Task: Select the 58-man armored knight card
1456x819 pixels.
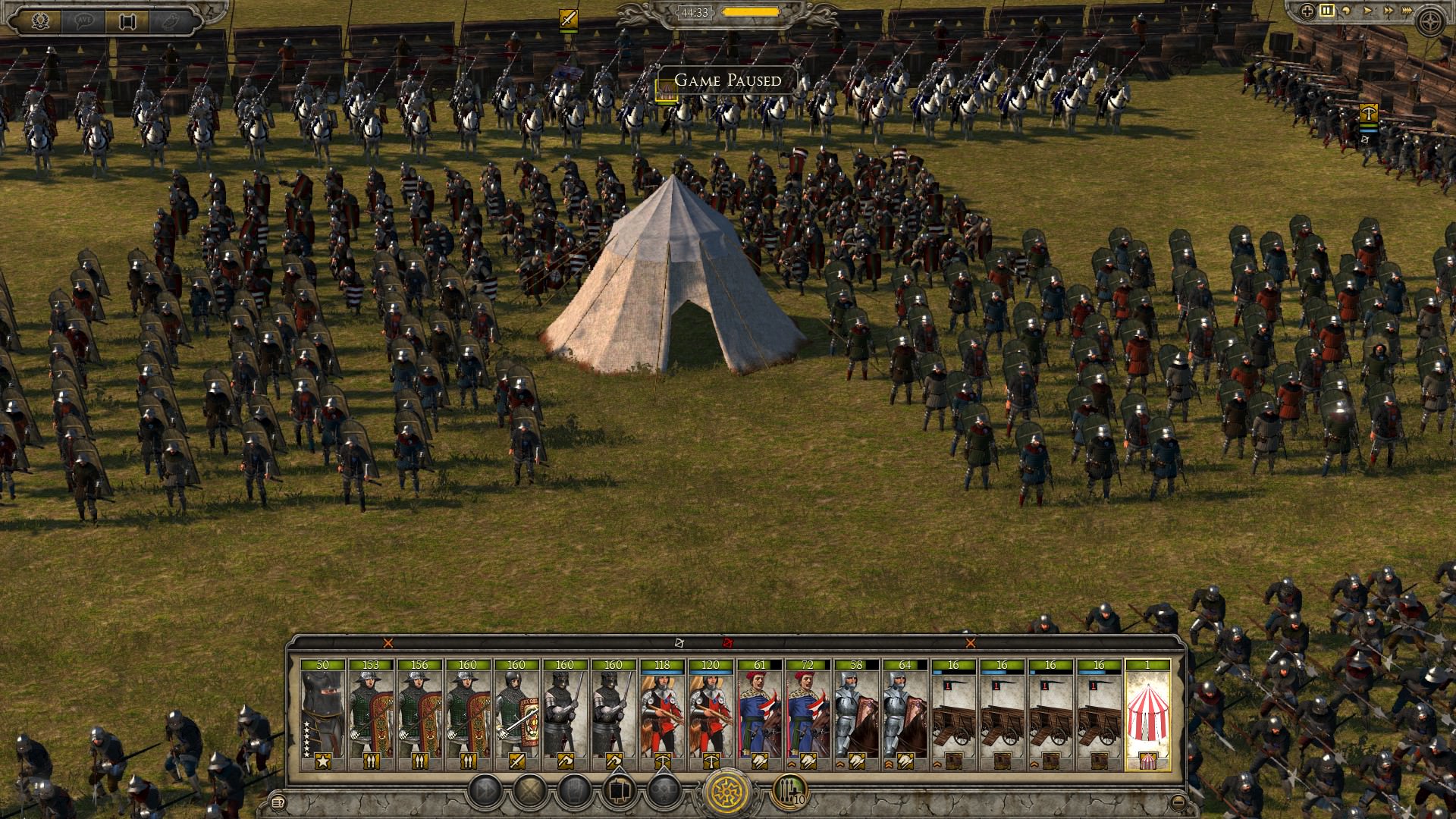Action: point(856,714)
